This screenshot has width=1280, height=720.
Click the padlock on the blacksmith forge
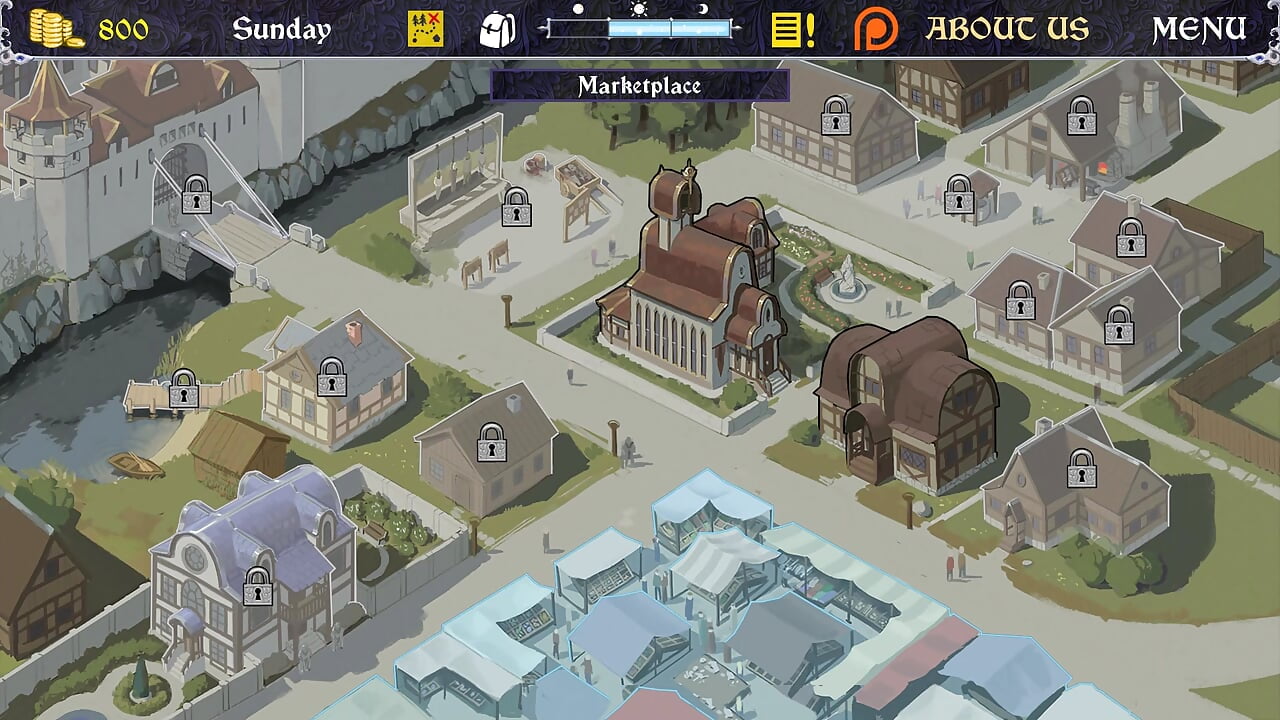pos(1081,116)
